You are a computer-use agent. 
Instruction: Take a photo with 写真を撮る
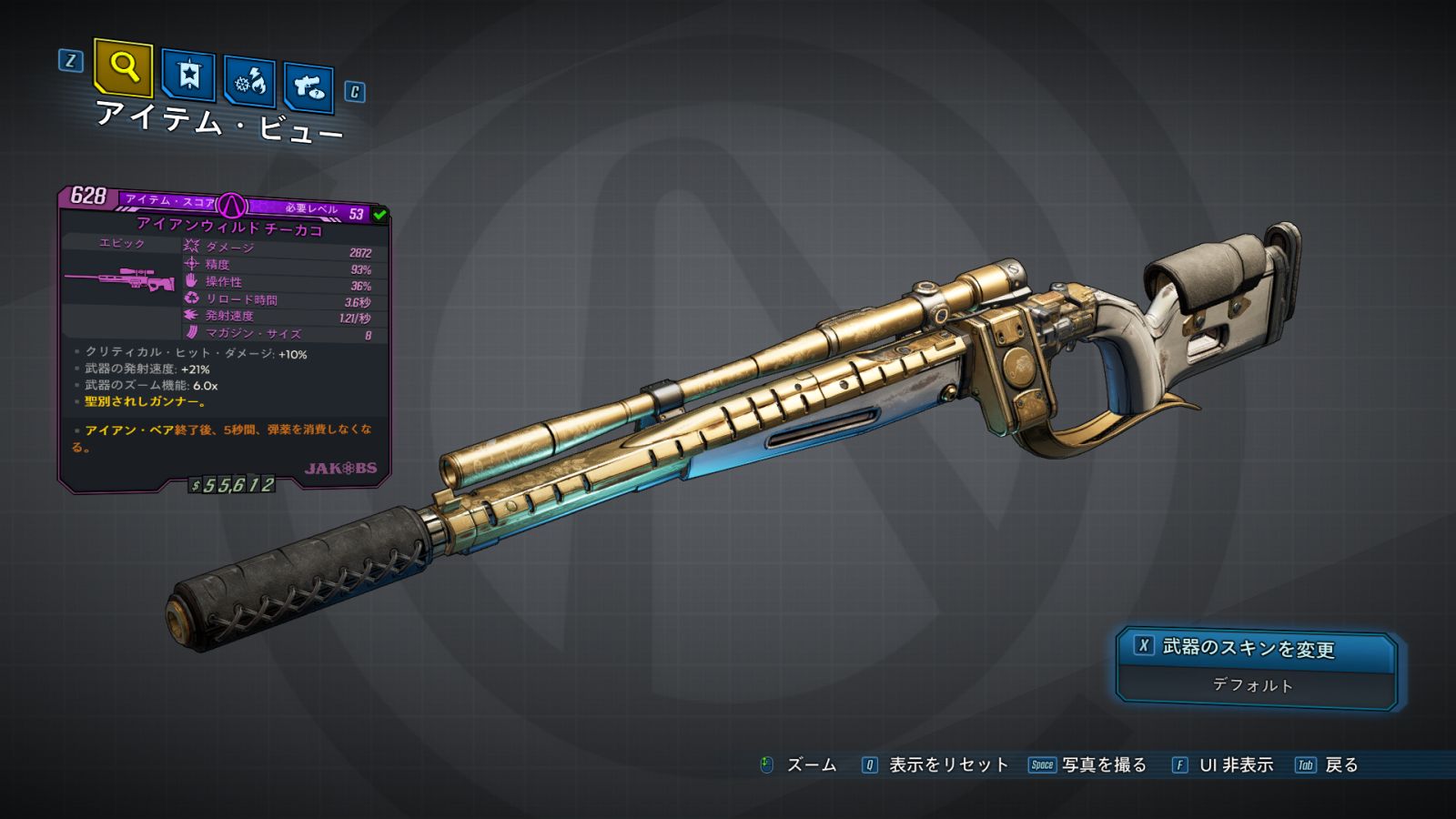pos(1103,765)
